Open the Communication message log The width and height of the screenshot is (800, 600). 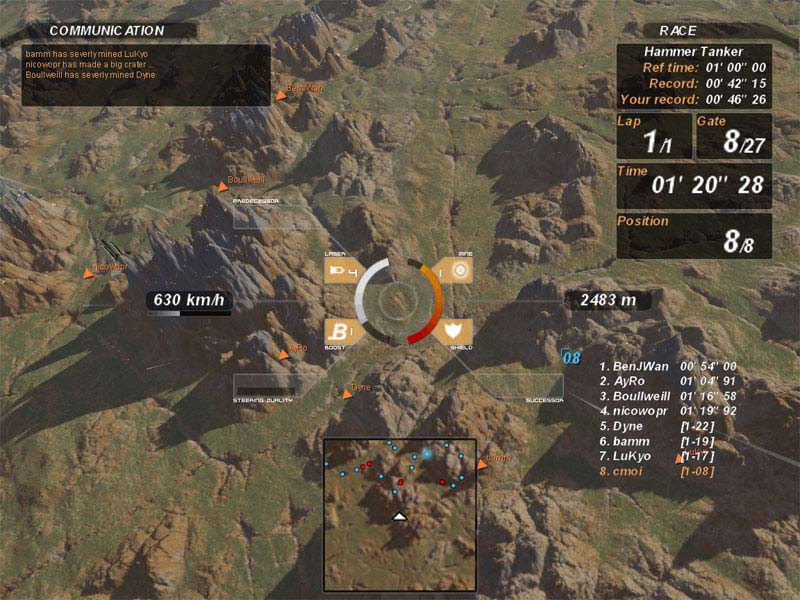pos(146,74)
